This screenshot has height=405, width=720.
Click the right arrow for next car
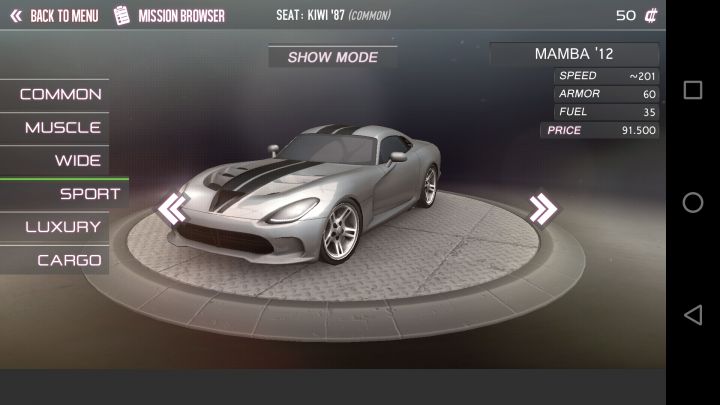pyautogui.click(x=543, y=208)
